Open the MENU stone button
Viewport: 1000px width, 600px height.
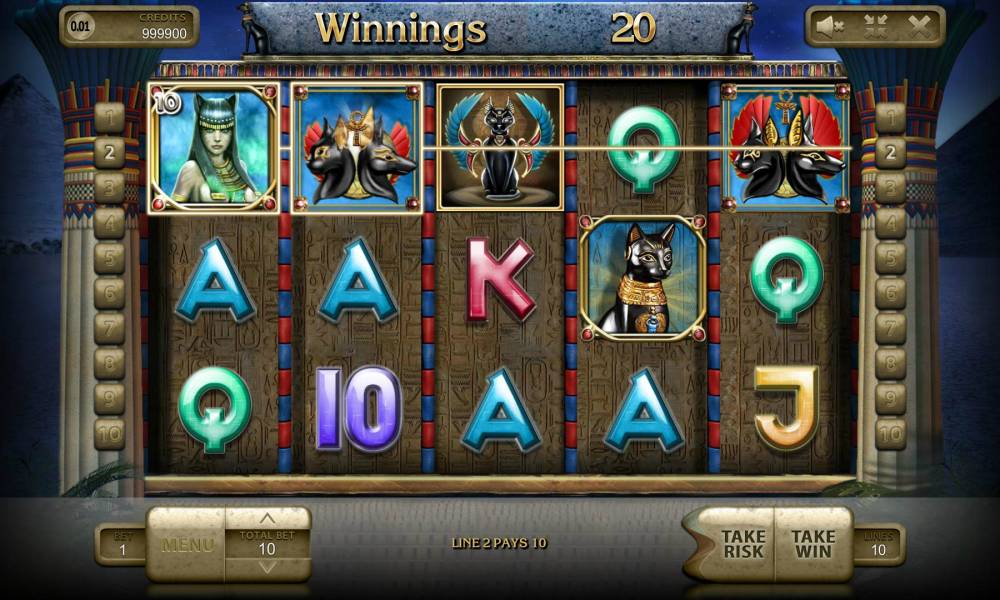[x=187, y=545]
